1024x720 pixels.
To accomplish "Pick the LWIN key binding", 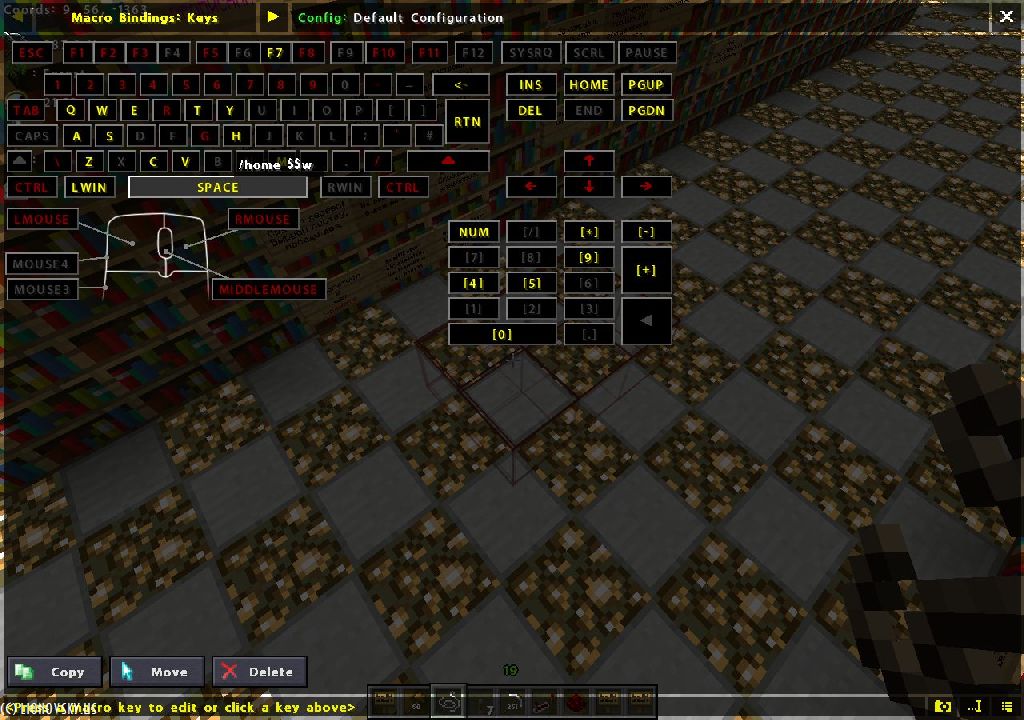I will [x=88, y=187].
